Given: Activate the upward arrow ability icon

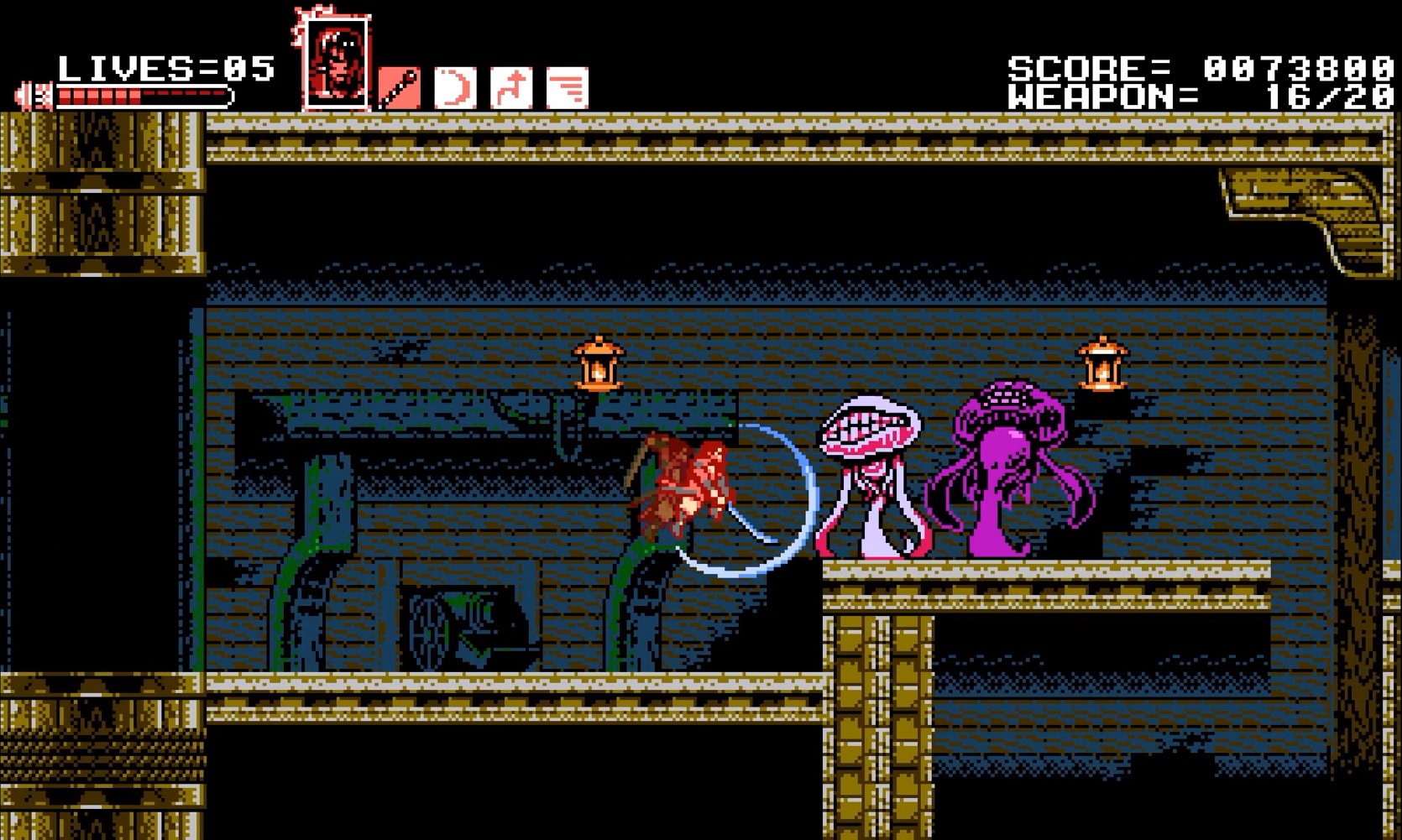Looking at the screenshot, I should coord(511,87).
